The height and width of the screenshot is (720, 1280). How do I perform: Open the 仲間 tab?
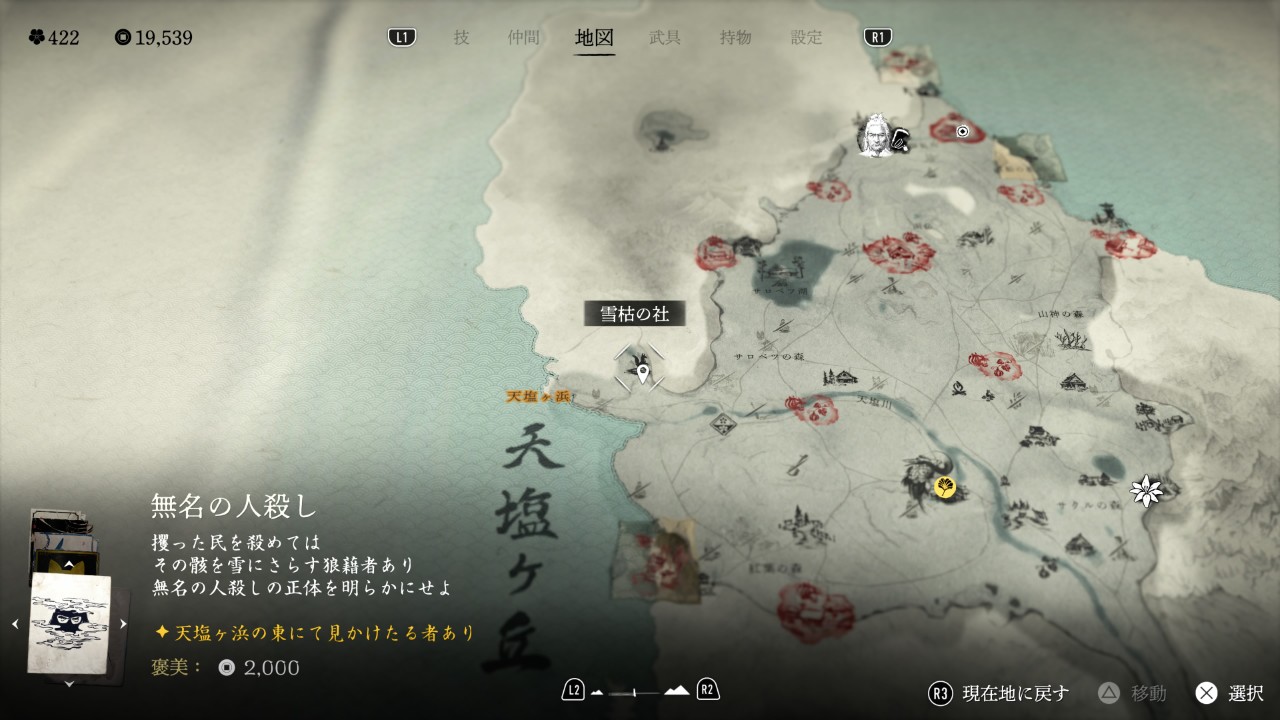click(523, 38)
